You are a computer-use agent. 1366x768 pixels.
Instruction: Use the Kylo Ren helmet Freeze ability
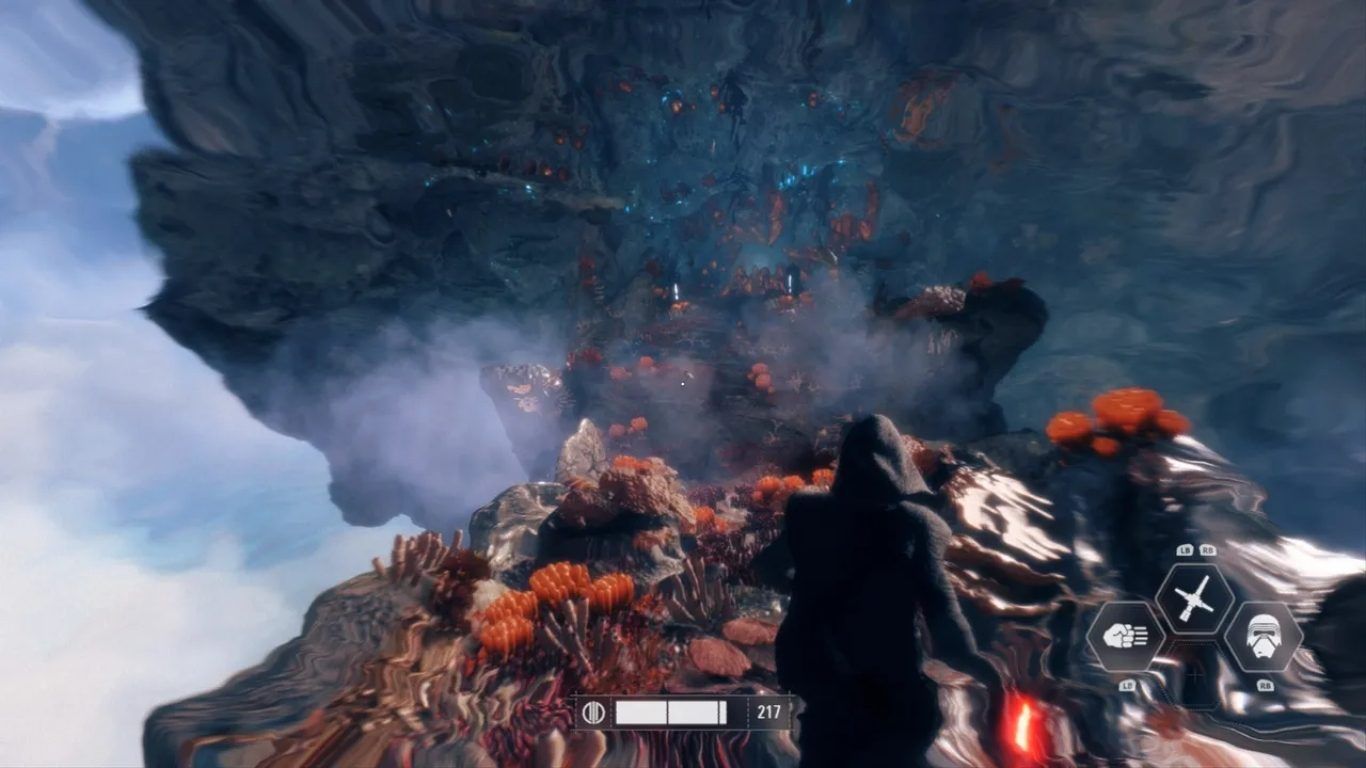[1263, 636]
